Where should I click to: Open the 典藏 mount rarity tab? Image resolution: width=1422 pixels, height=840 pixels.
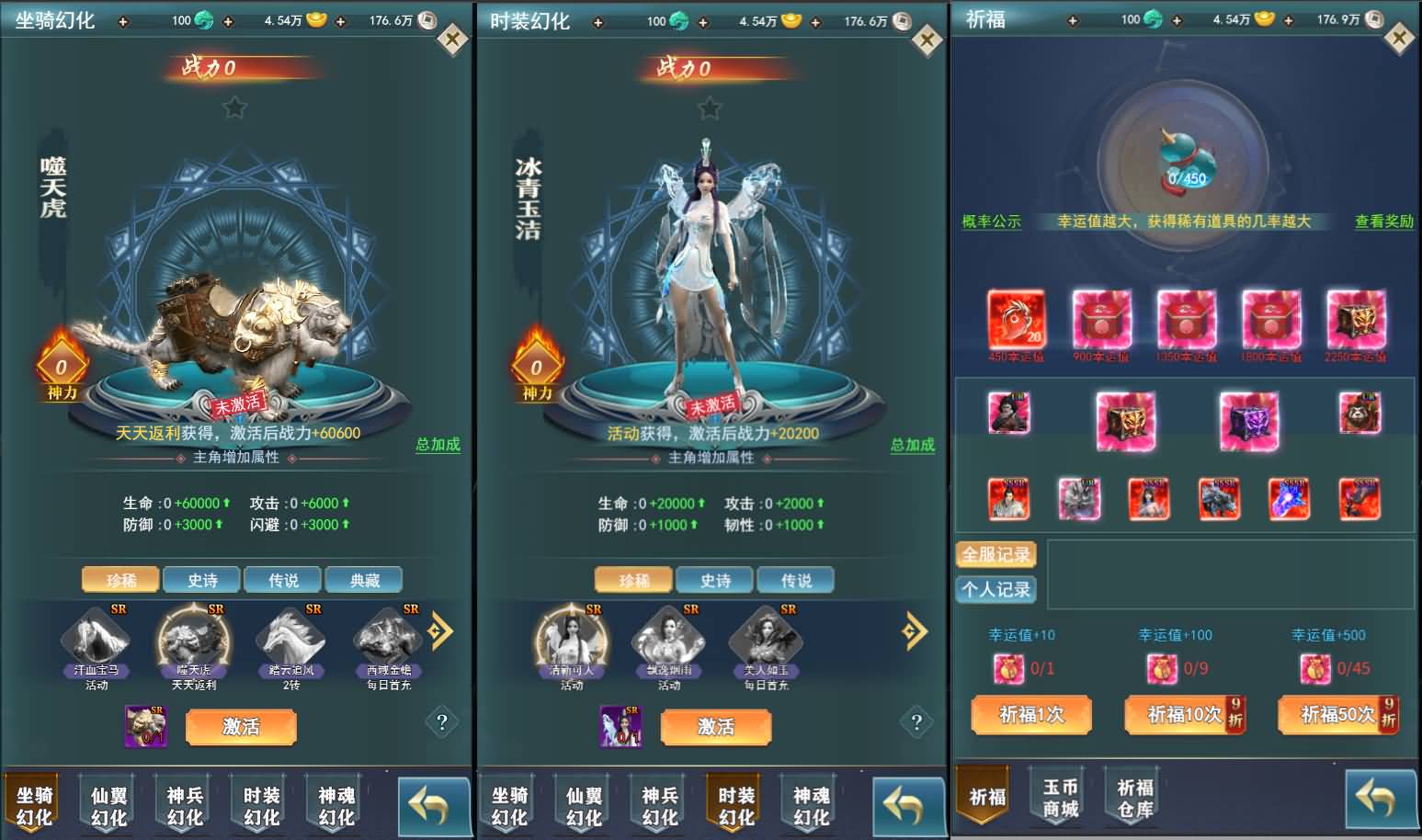point(362,579)
